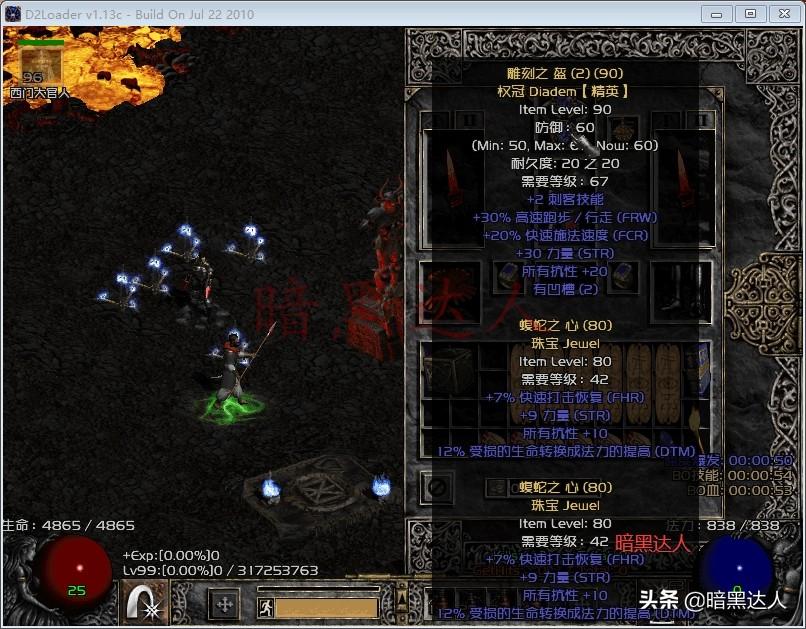Viewport: 806px width, 629px height.
Task: Click the mercenary portrait icon
Action: coord(41,66)
